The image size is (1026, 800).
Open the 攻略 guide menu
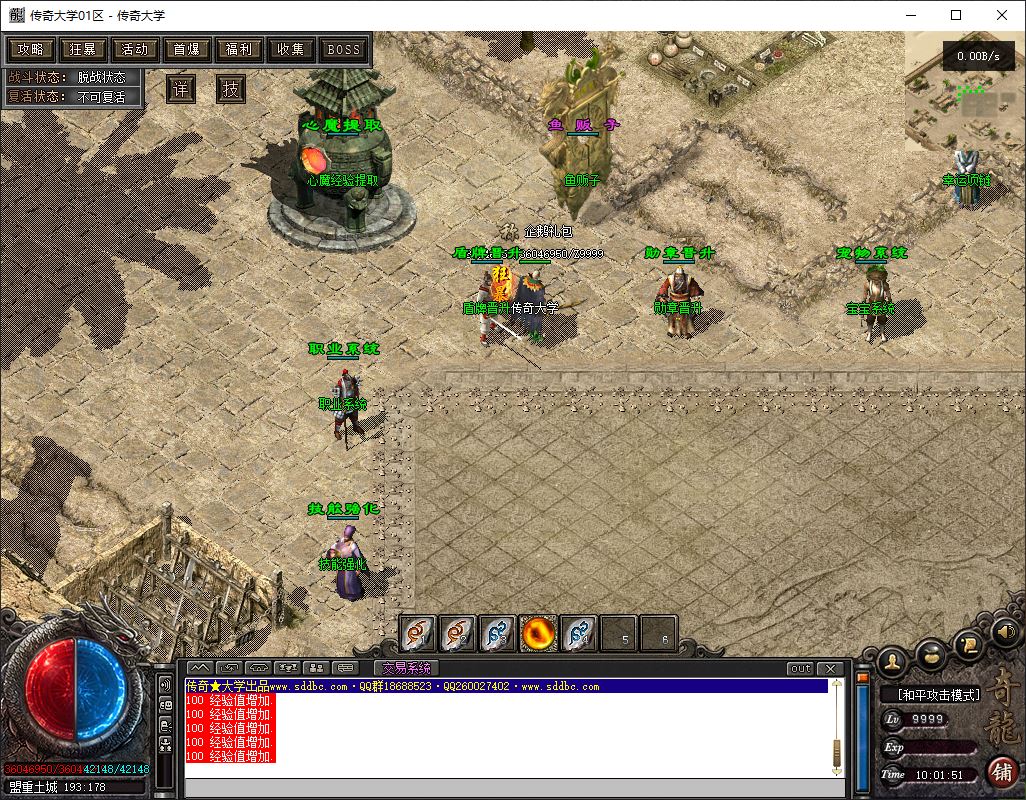pos(31,49)
